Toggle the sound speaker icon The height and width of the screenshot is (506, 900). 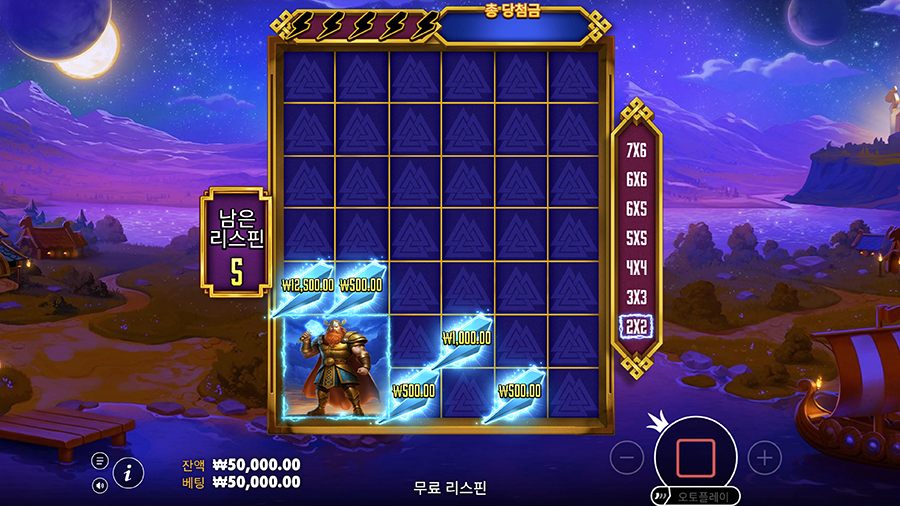click(x=100, y=485)
